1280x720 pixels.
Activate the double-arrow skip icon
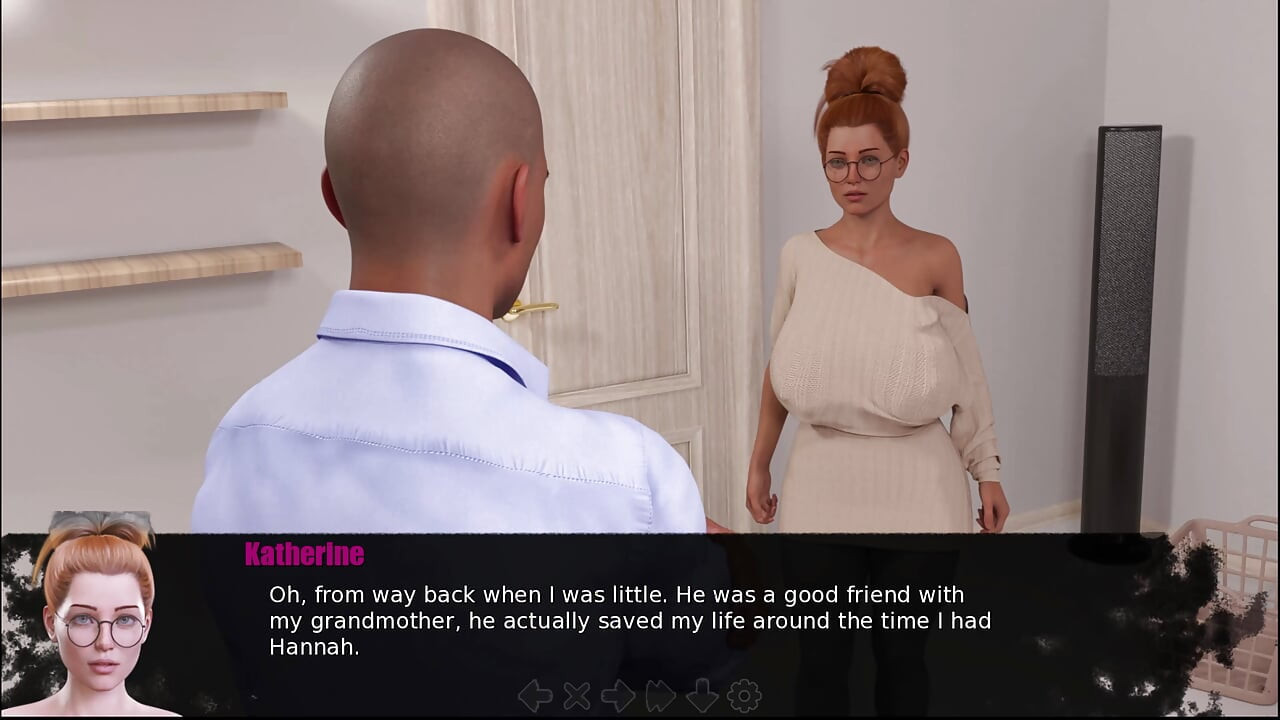[660, 696]
